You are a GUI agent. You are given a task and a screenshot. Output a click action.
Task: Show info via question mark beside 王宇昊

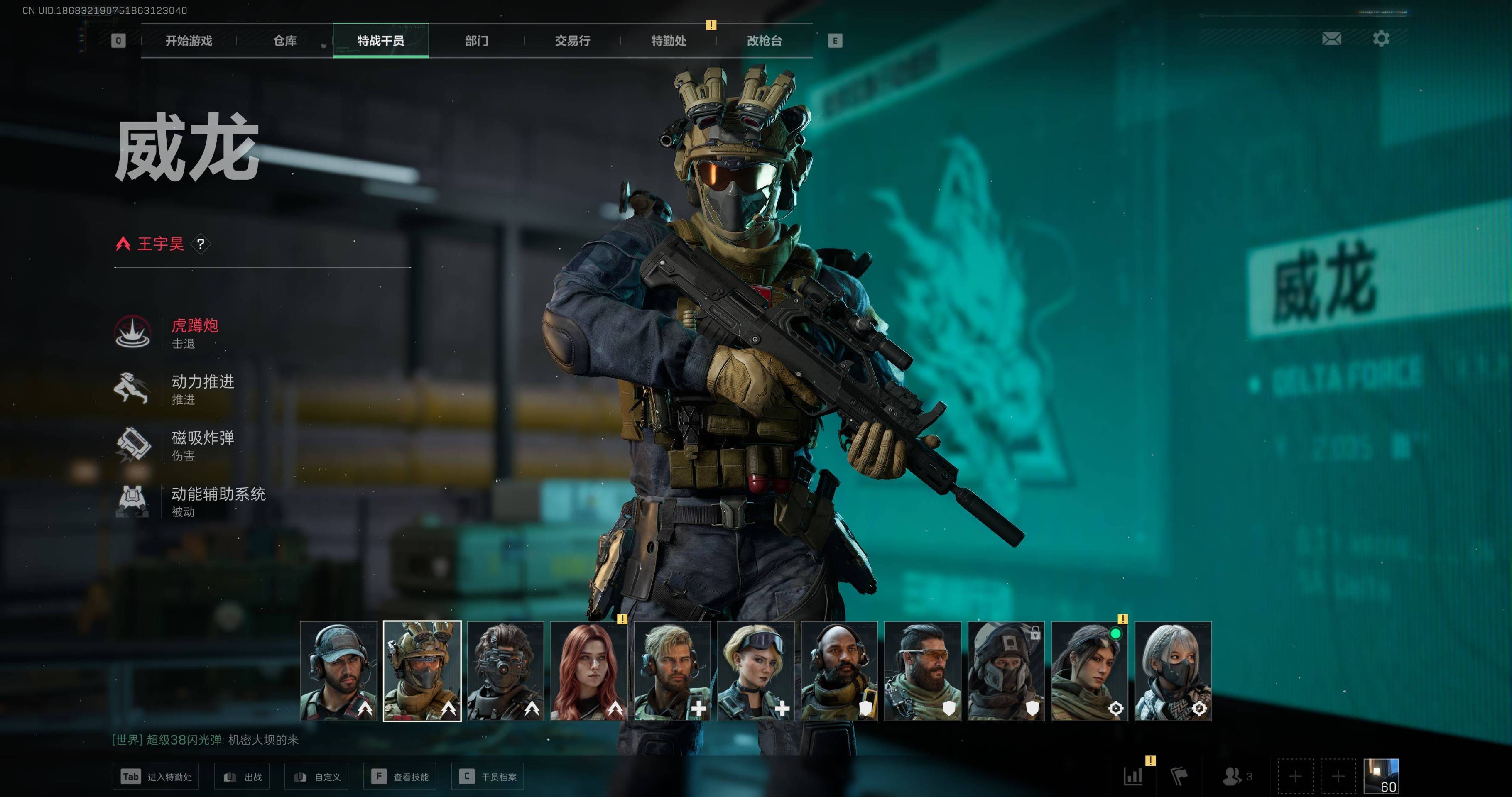tap(201, 244)
